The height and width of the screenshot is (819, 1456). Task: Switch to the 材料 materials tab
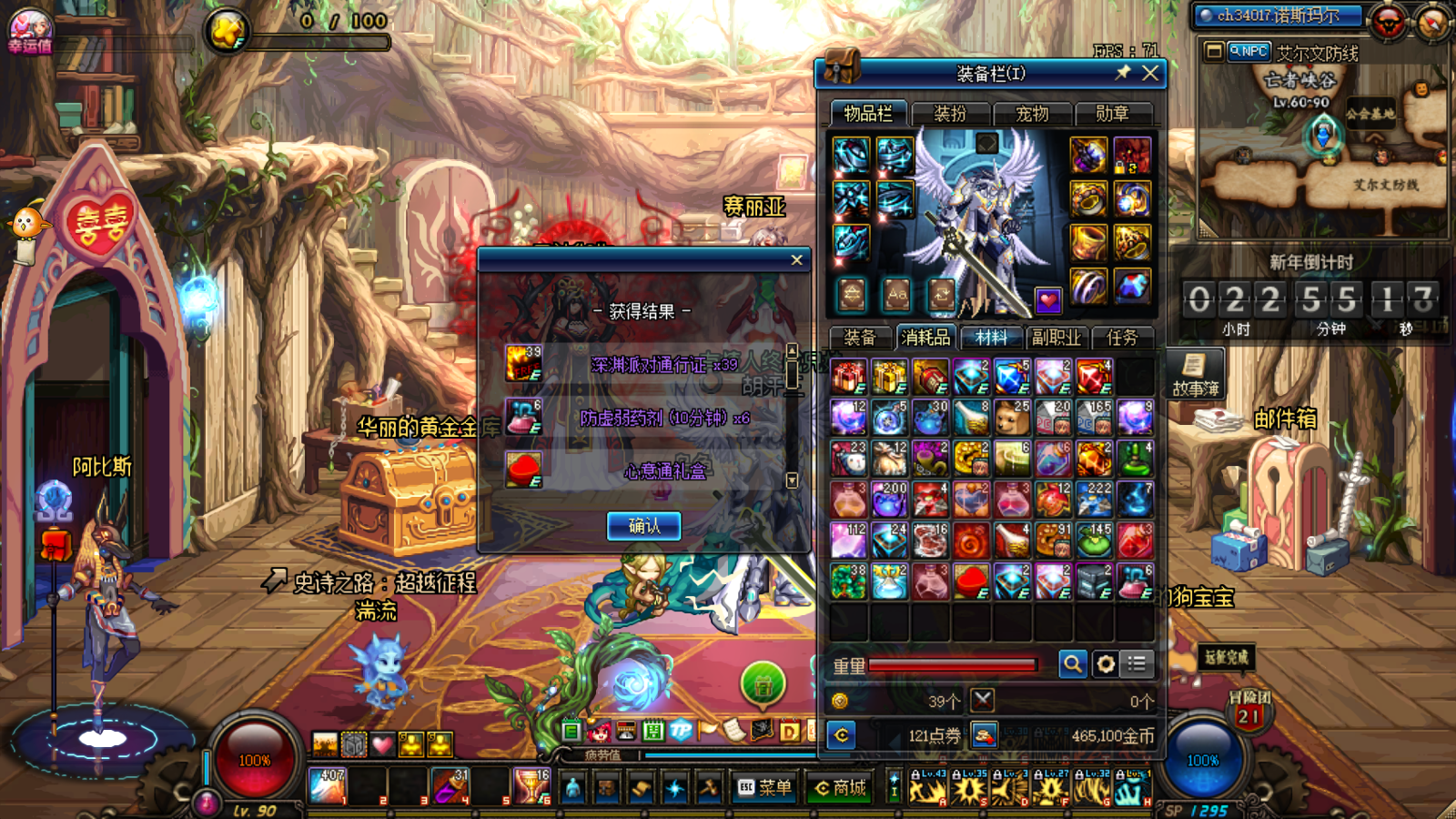pyautogui.click(x=991, y=338)
